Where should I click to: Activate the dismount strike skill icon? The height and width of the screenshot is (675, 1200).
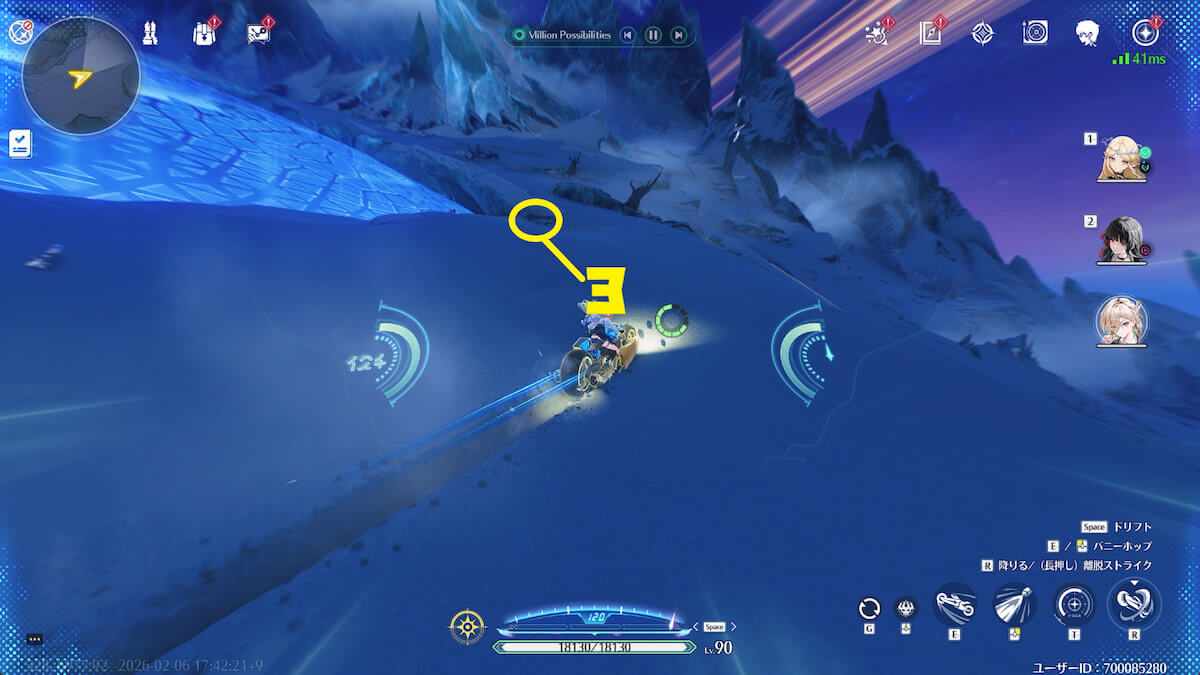click(1134, 605)
